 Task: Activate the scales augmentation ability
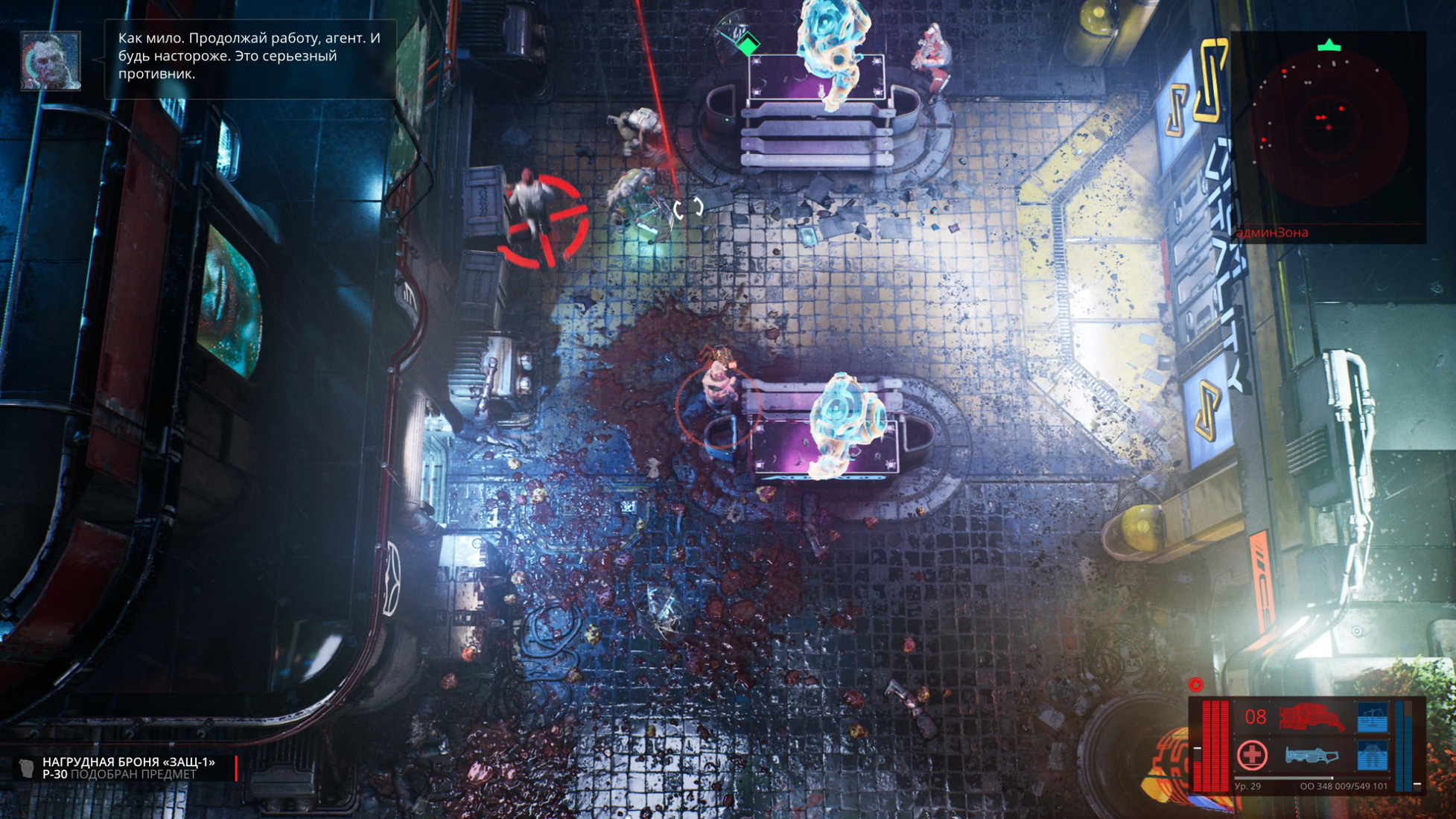[x=1373, y=718]
